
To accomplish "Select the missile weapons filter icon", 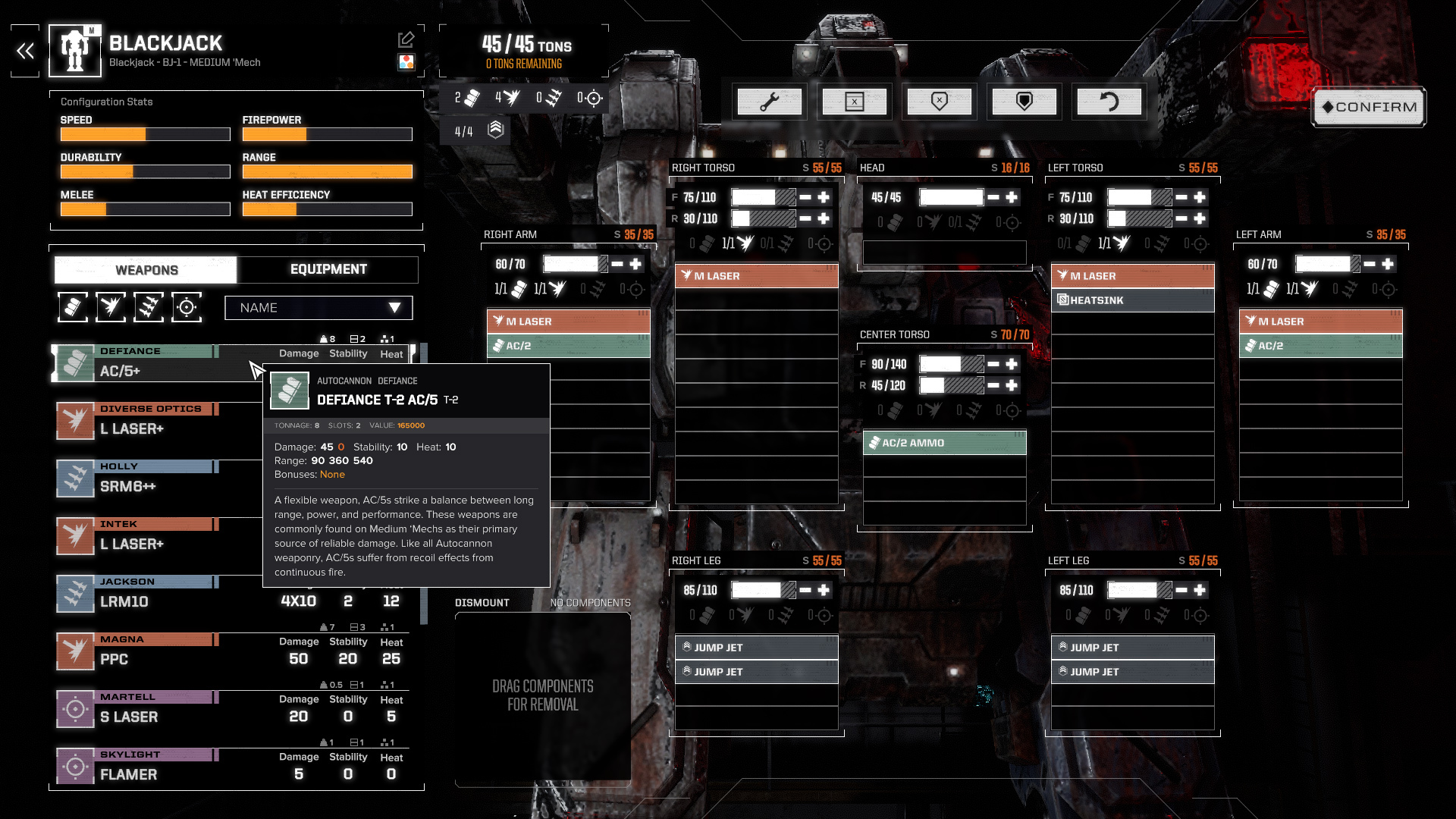I will pyautogui.click(x=149, y=307).
